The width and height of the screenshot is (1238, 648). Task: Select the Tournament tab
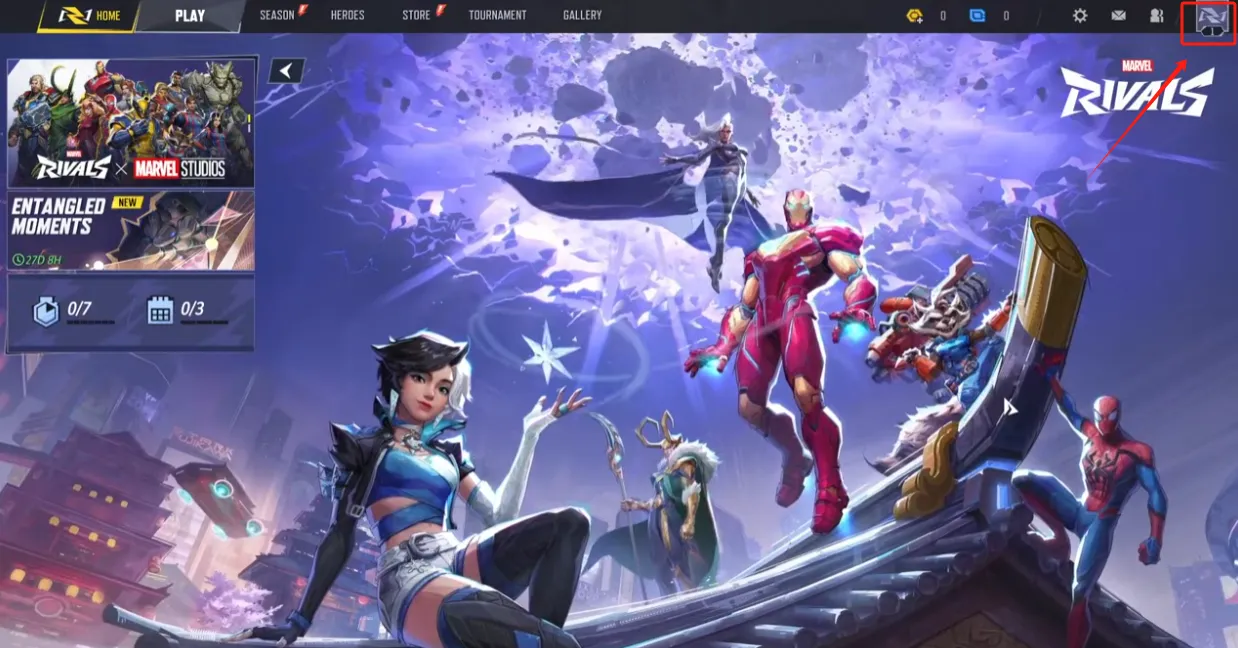497,16
